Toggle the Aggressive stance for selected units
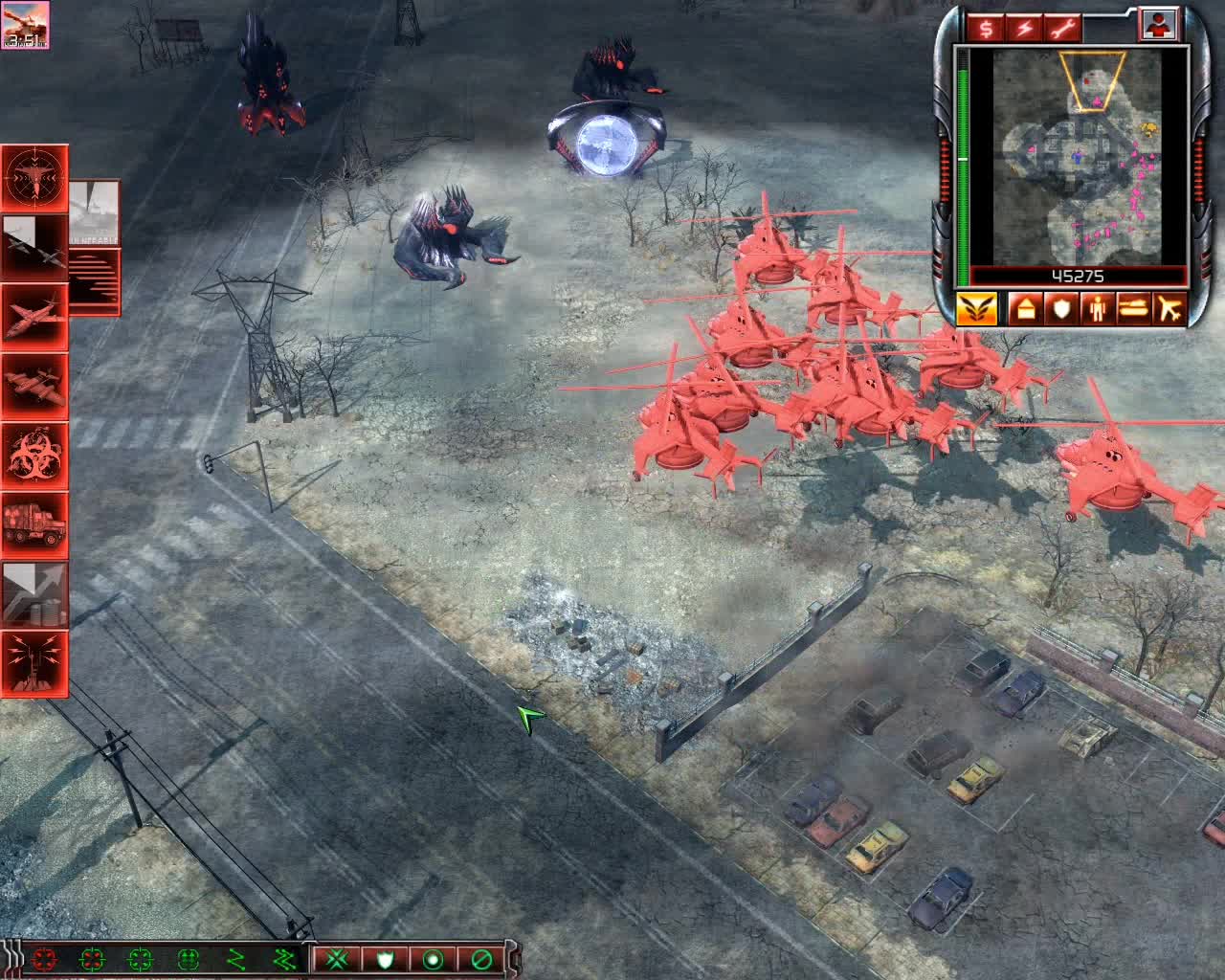 (x=337, y=960)
